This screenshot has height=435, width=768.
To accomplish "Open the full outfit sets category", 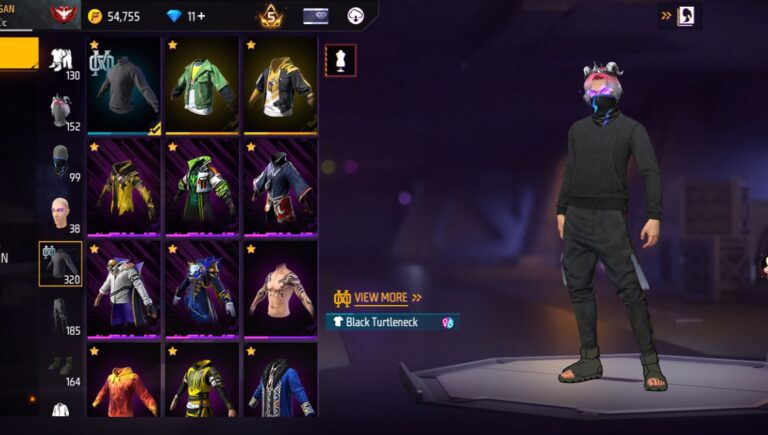I will coord(61,60).
